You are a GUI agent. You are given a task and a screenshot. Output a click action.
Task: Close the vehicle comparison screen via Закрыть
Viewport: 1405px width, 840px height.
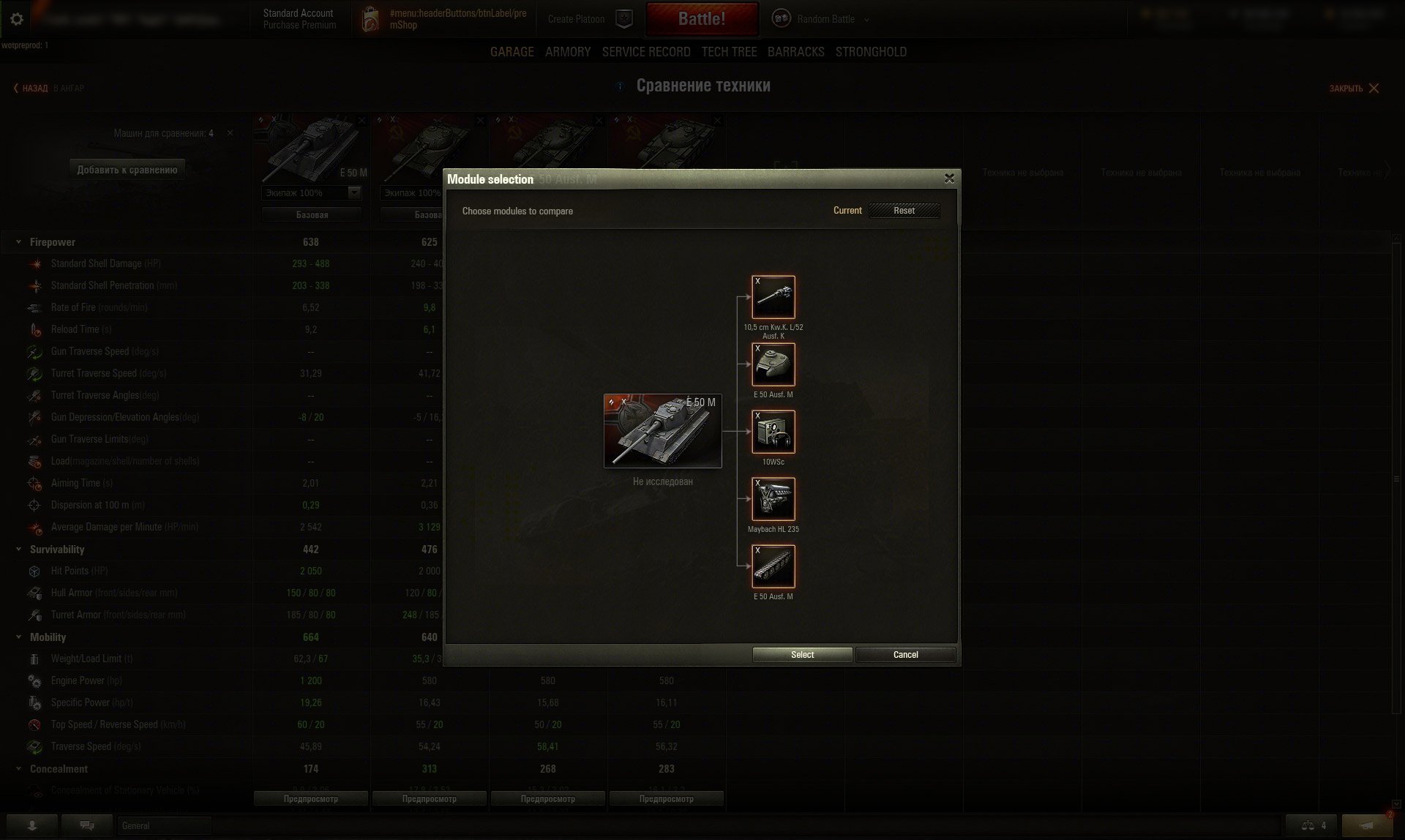1354,89
